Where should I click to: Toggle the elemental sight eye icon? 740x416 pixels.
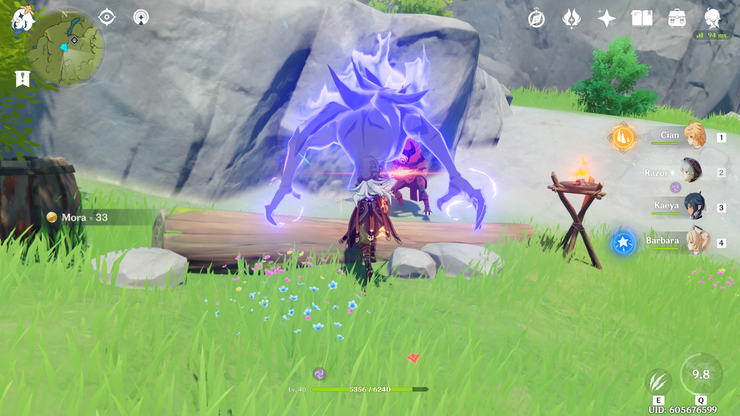click(108, 17)
